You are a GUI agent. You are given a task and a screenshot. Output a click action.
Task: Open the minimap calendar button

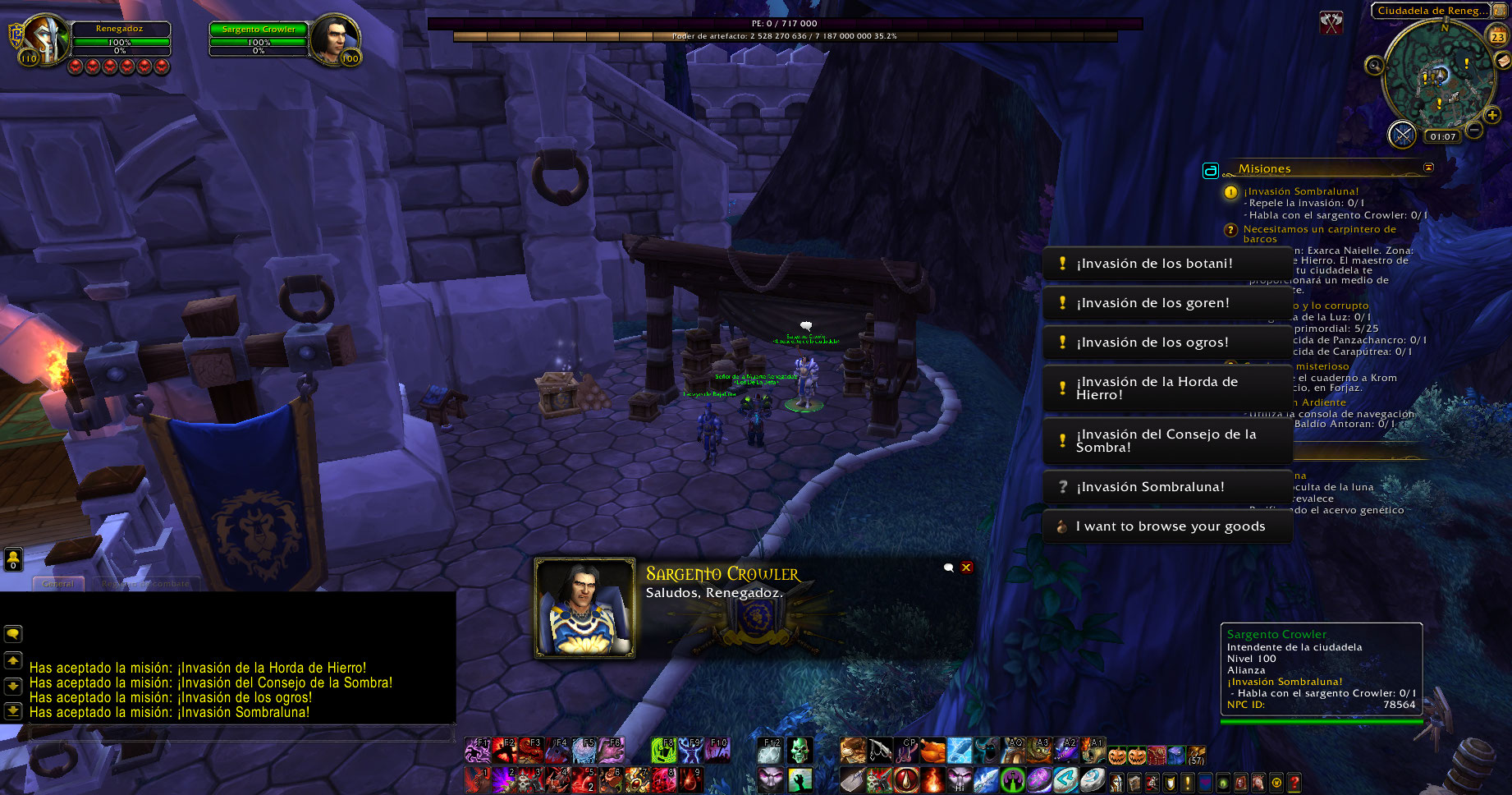pos(1498,36)
